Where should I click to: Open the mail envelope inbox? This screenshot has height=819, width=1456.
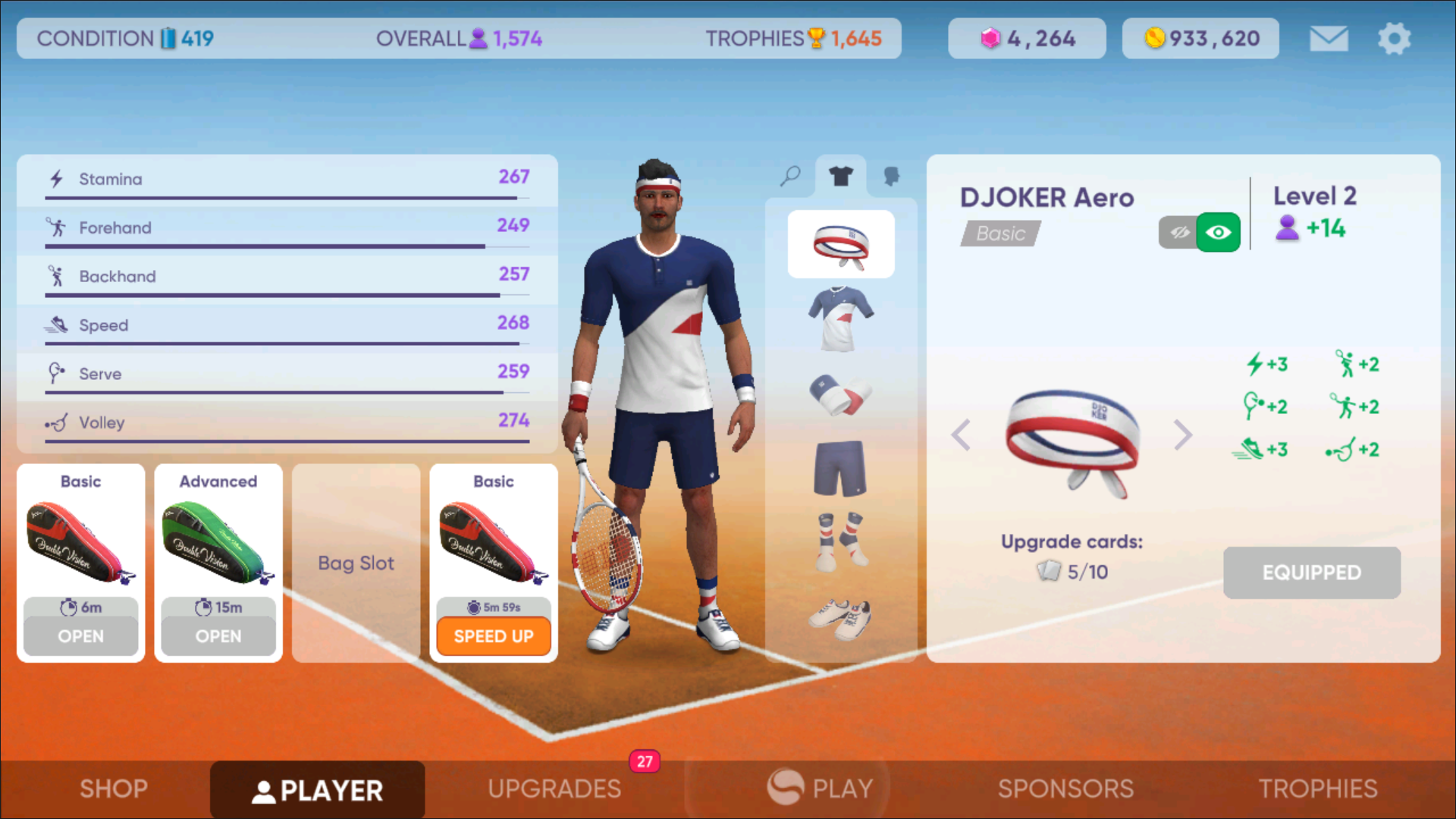coord(1329,39)
